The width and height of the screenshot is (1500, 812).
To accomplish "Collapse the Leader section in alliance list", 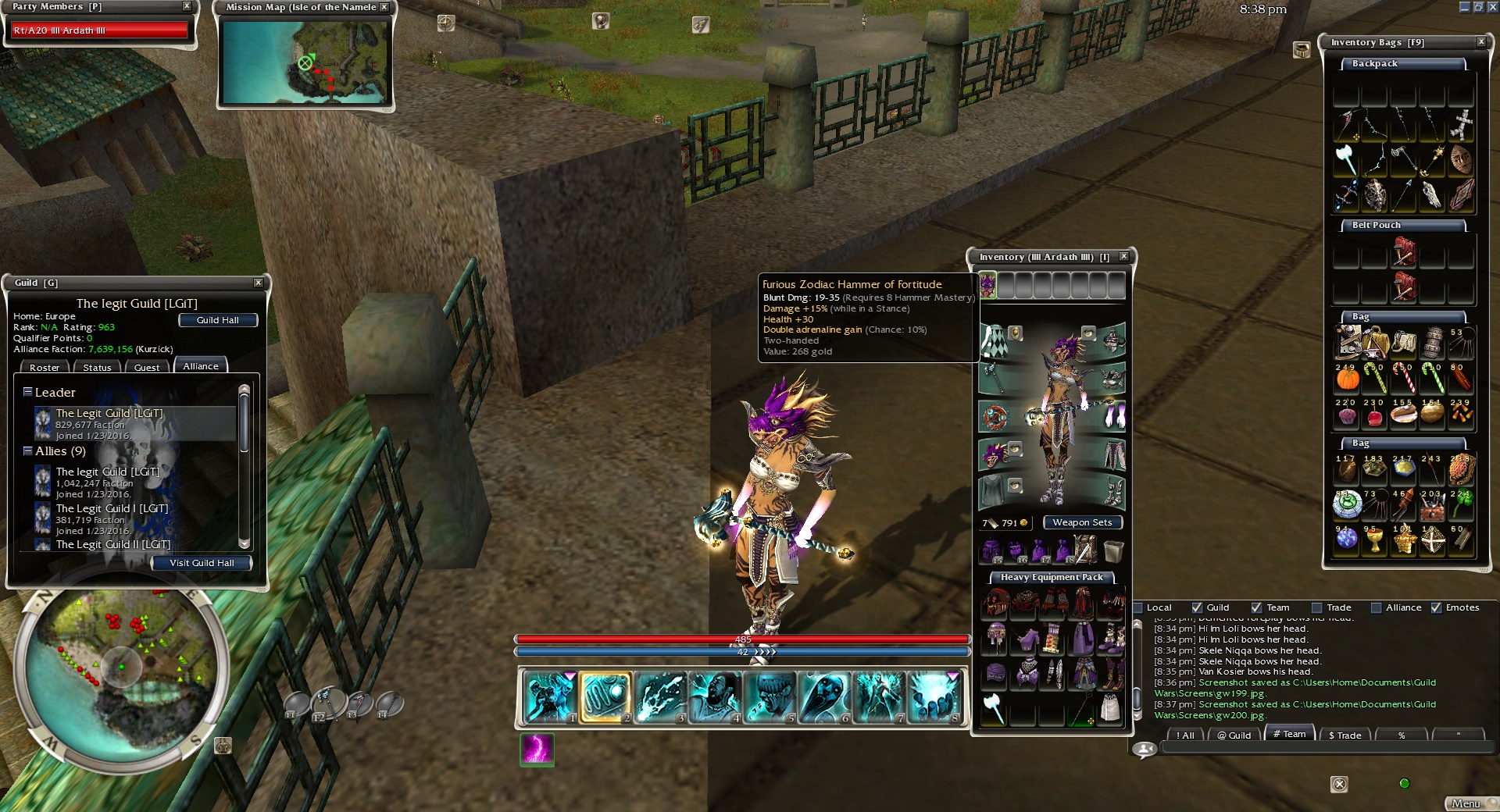I will tap(27, 392).
